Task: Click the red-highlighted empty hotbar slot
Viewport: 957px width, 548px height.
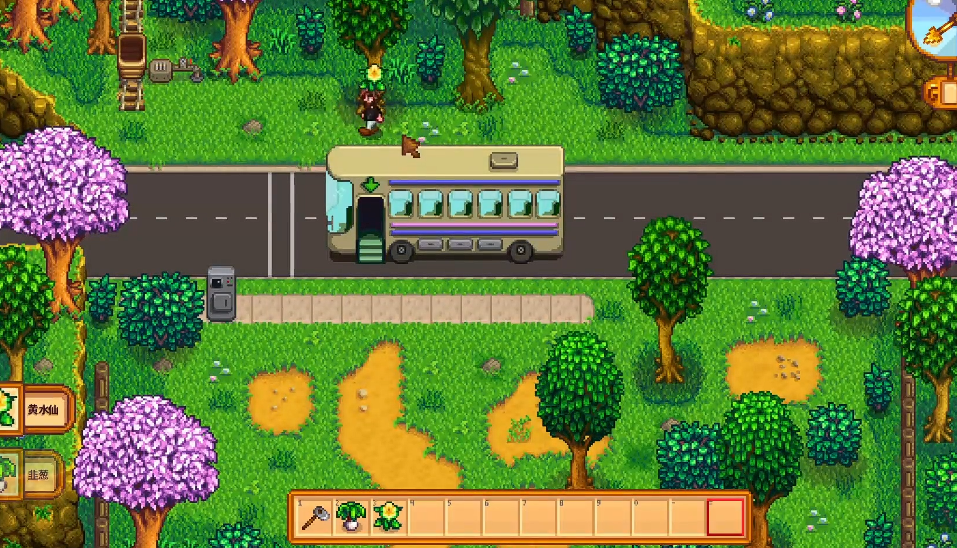Action: pyautogui.click(x=725, y=517)
